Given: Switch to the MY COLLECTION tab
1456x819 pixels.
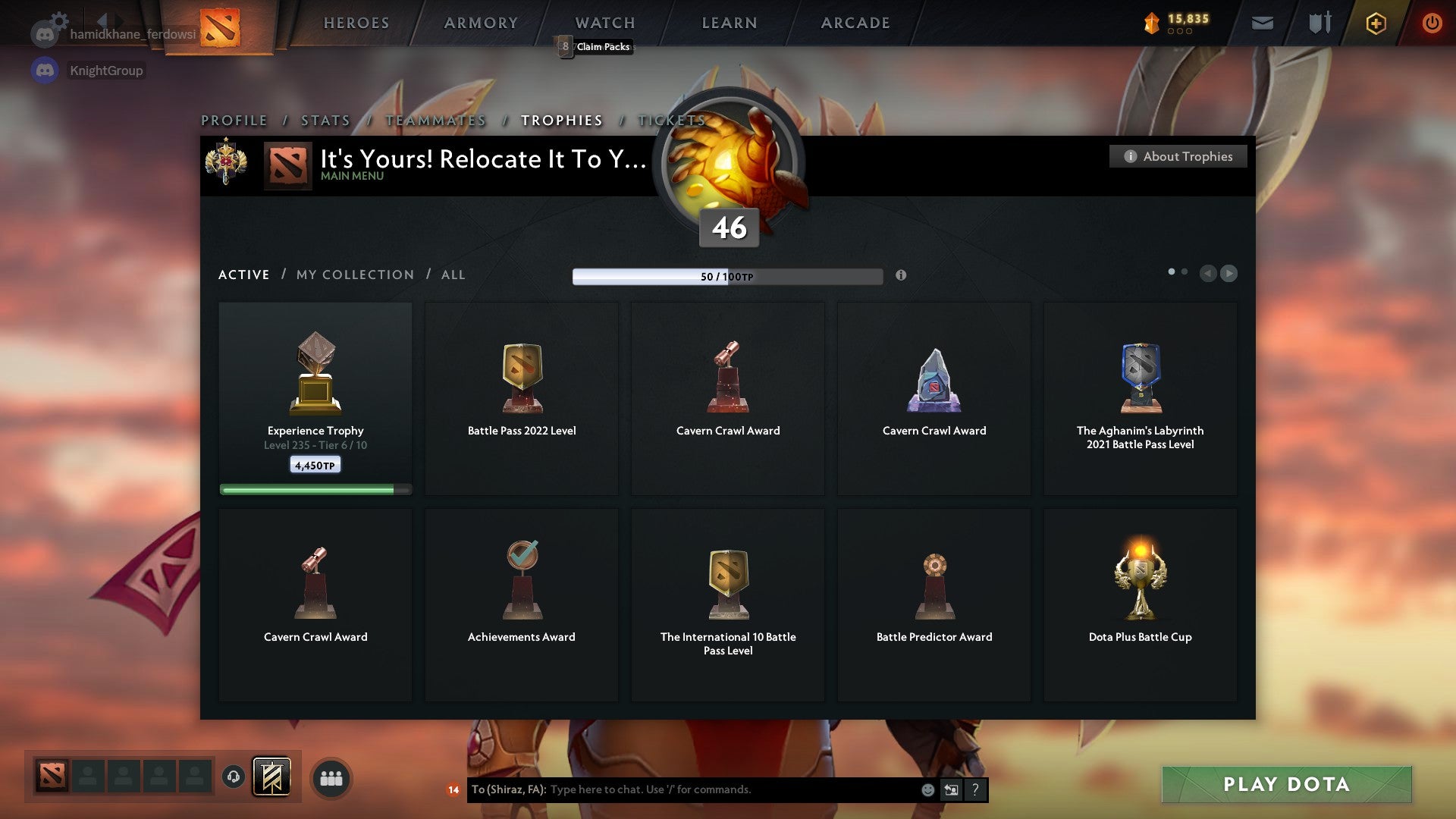Looking at the screenshot, I should pyautogui.click(x=354, y=275).
